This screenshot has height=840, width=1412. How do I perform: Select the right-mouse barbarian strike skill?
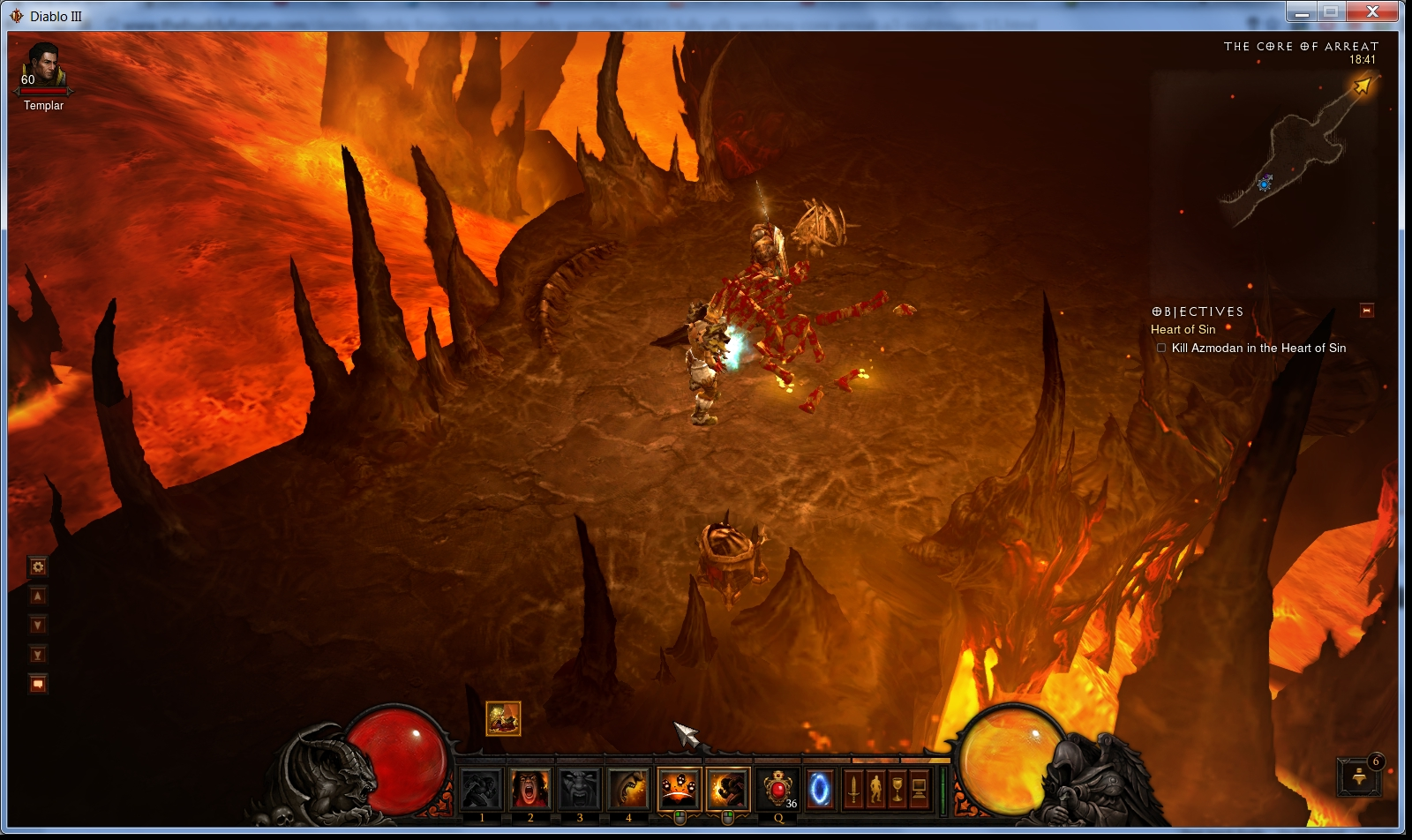click(x=728, y=788)
